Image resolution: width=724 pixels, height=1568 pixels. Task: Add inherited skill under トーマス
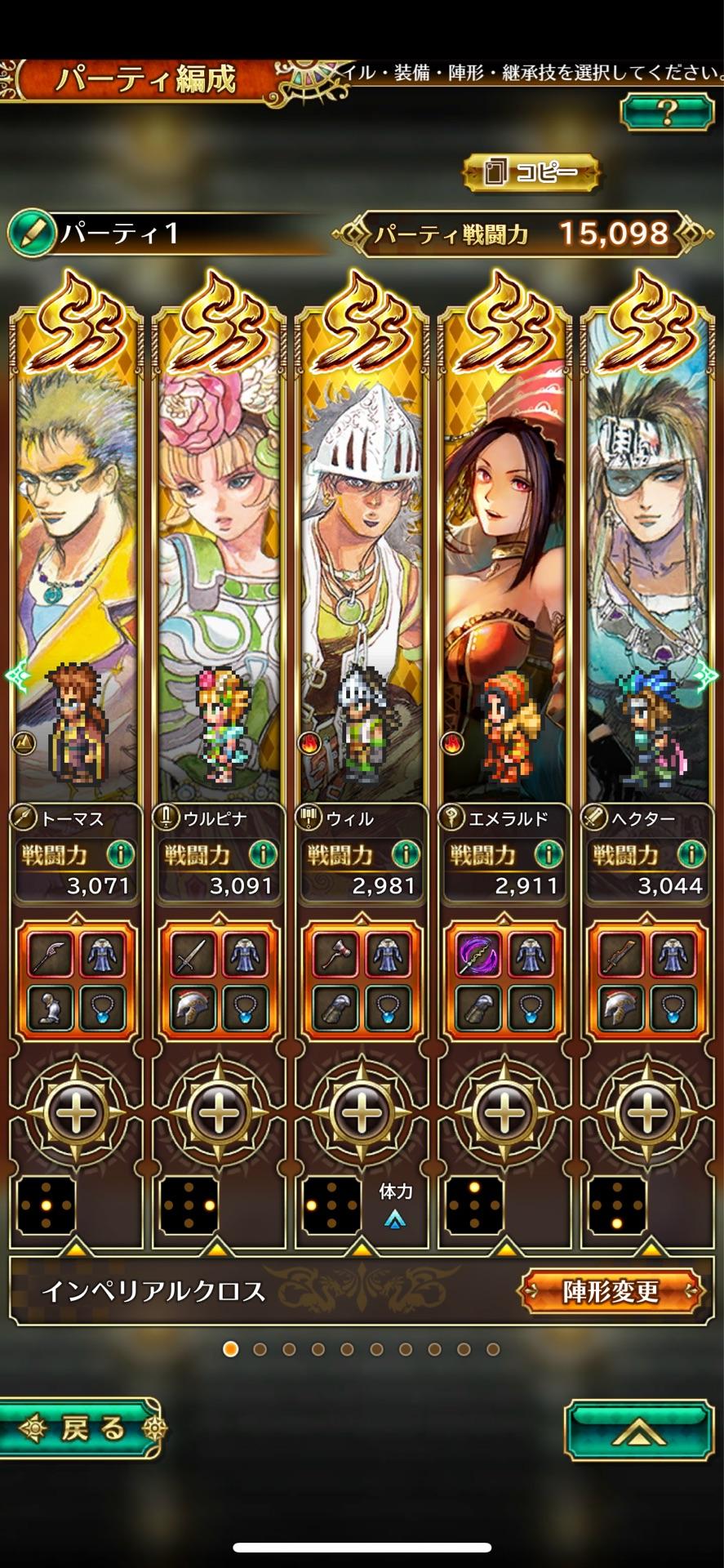(x=76, y=1111)
